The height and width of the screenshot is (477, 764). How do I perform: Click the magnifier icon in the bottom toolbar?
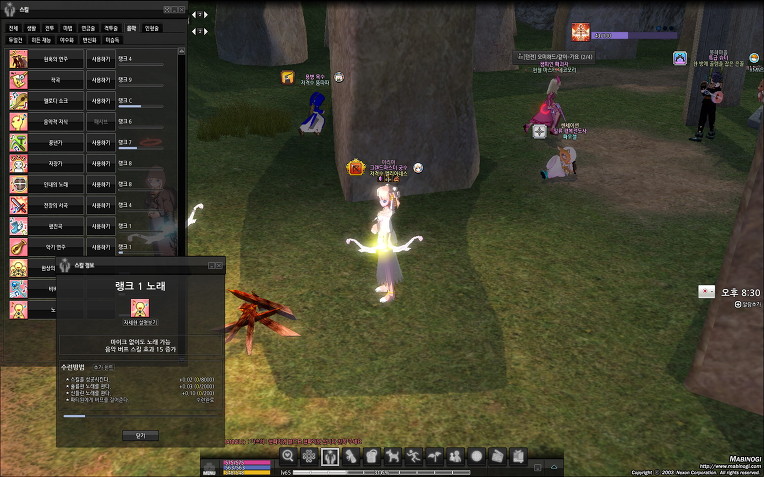coord(288,456)
